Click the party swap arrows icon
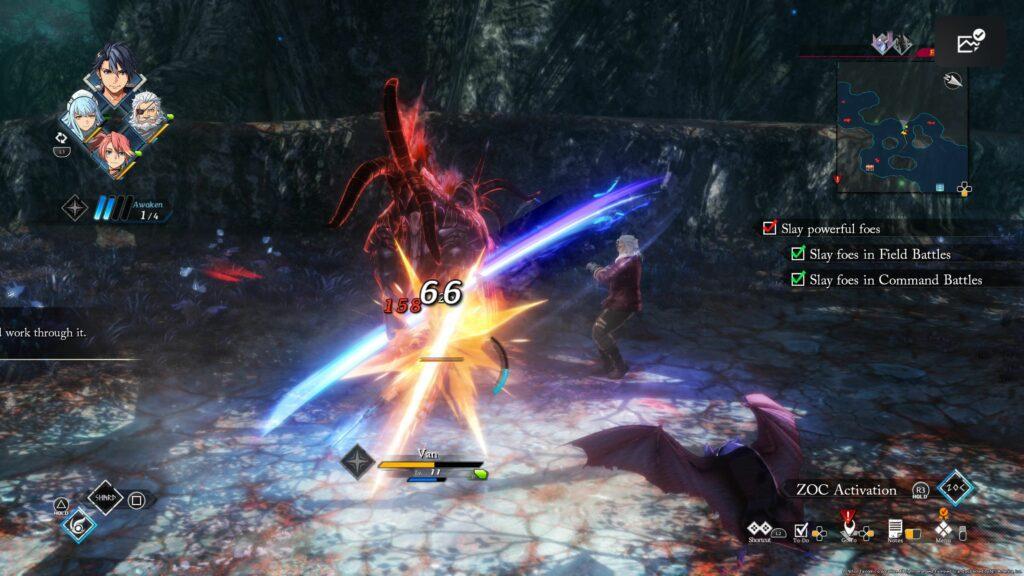This screenshot has height=576, width=1024. 61,136
